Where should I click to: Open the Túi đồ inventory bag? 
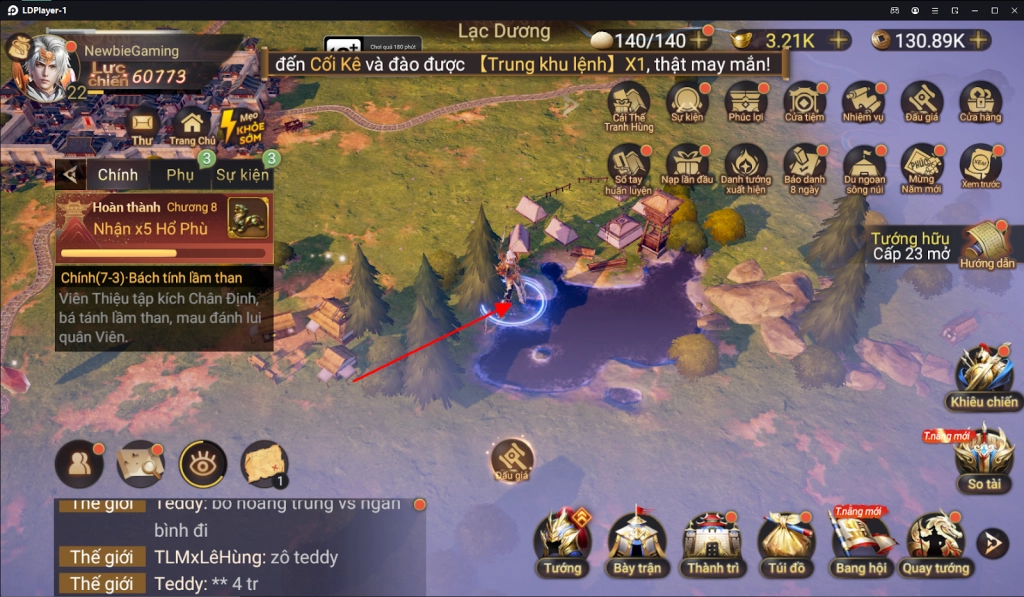(786, 543)
